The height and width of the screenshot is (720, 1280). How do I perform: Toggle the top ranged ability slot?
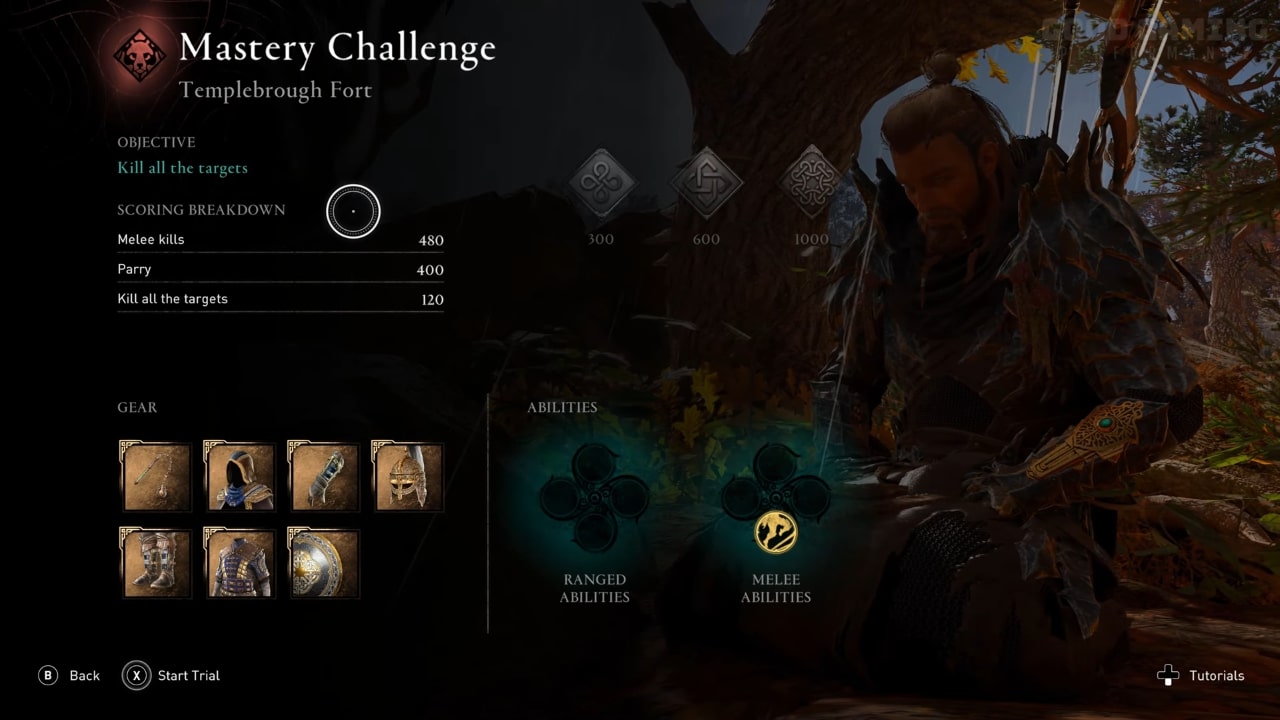[595, 463]
